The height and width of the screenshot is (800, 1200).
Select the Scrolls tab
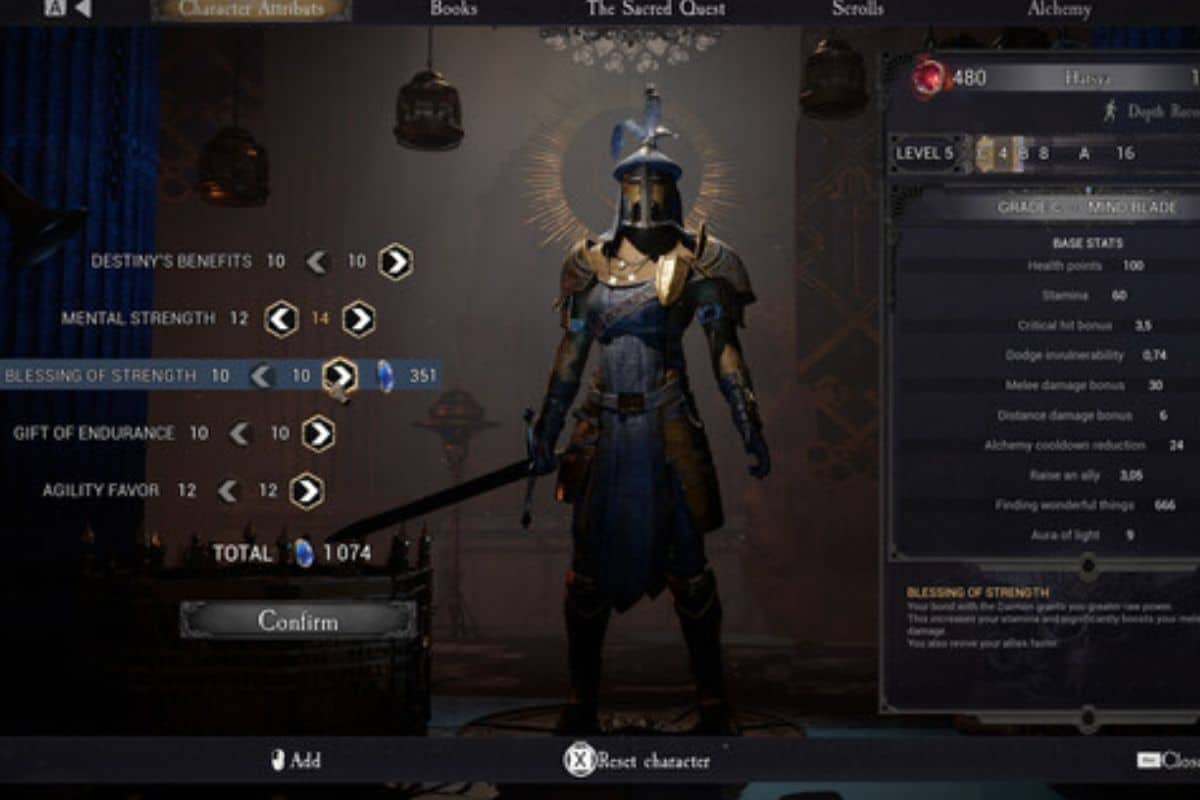(x=858, y=9)
